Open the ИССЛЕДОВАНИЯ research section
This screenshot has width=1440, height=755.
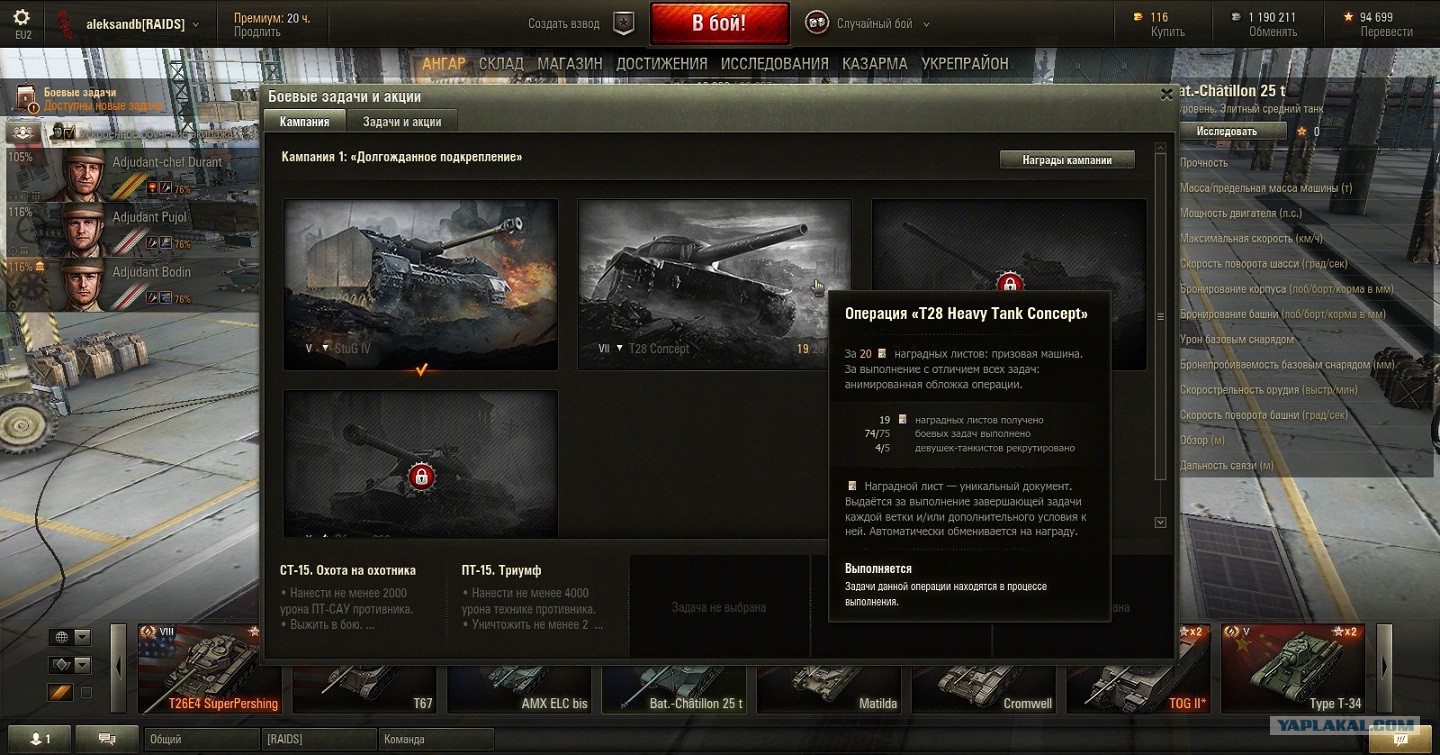[774, 63]
